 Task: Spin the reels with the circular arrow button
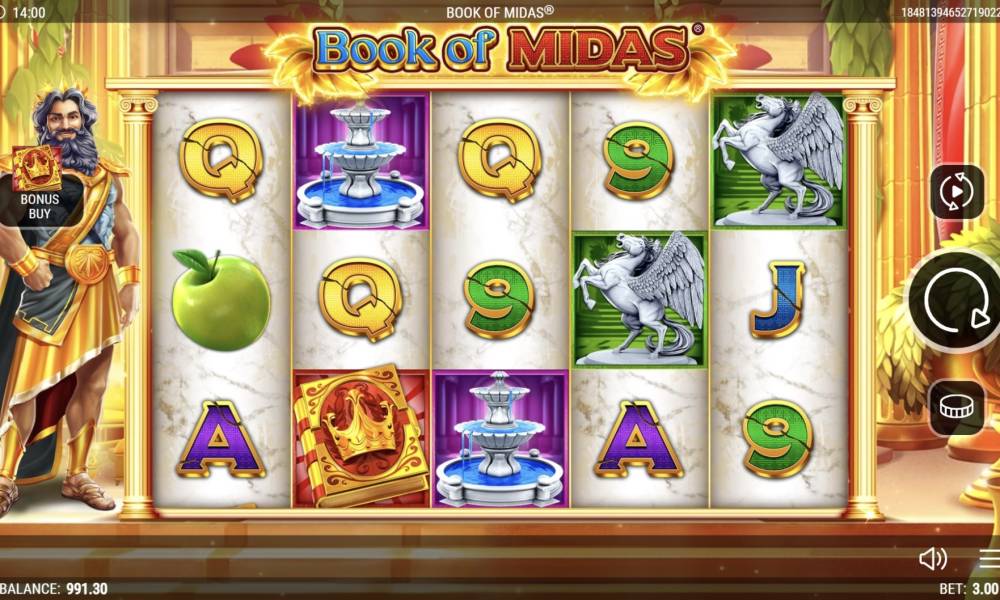coord(955,300)
